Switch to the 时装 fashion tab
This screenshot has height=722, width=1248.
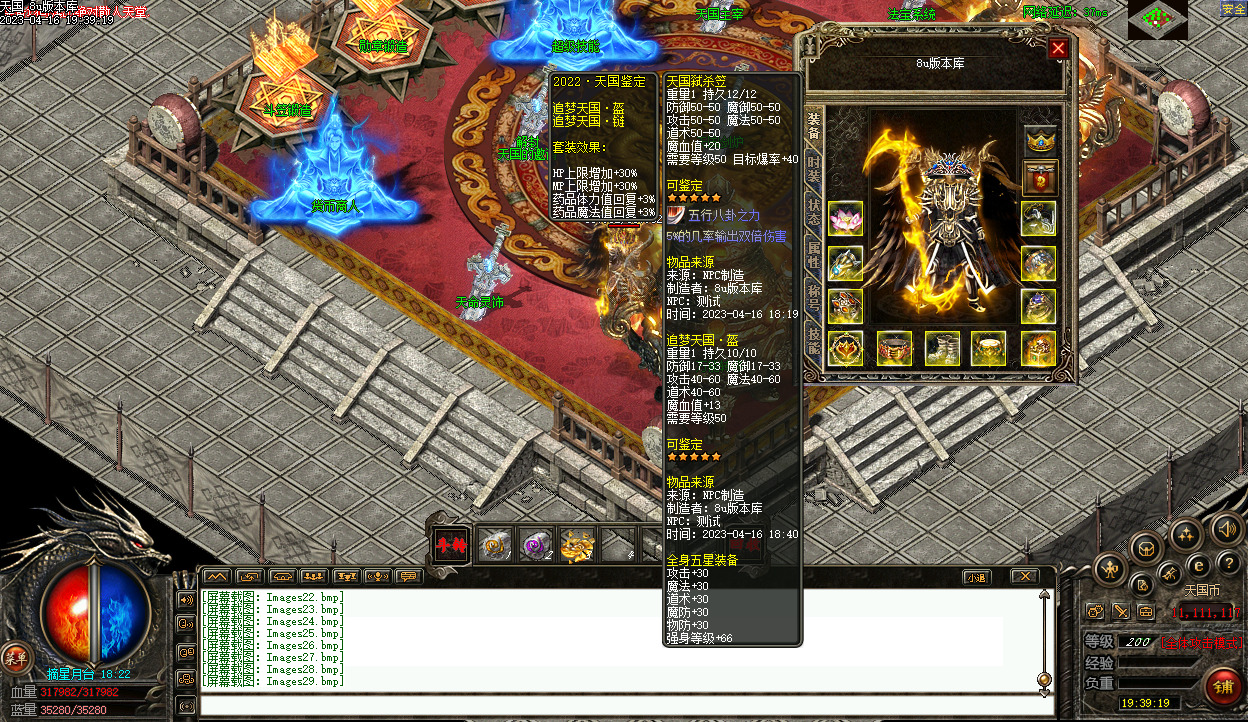[814, 170]
